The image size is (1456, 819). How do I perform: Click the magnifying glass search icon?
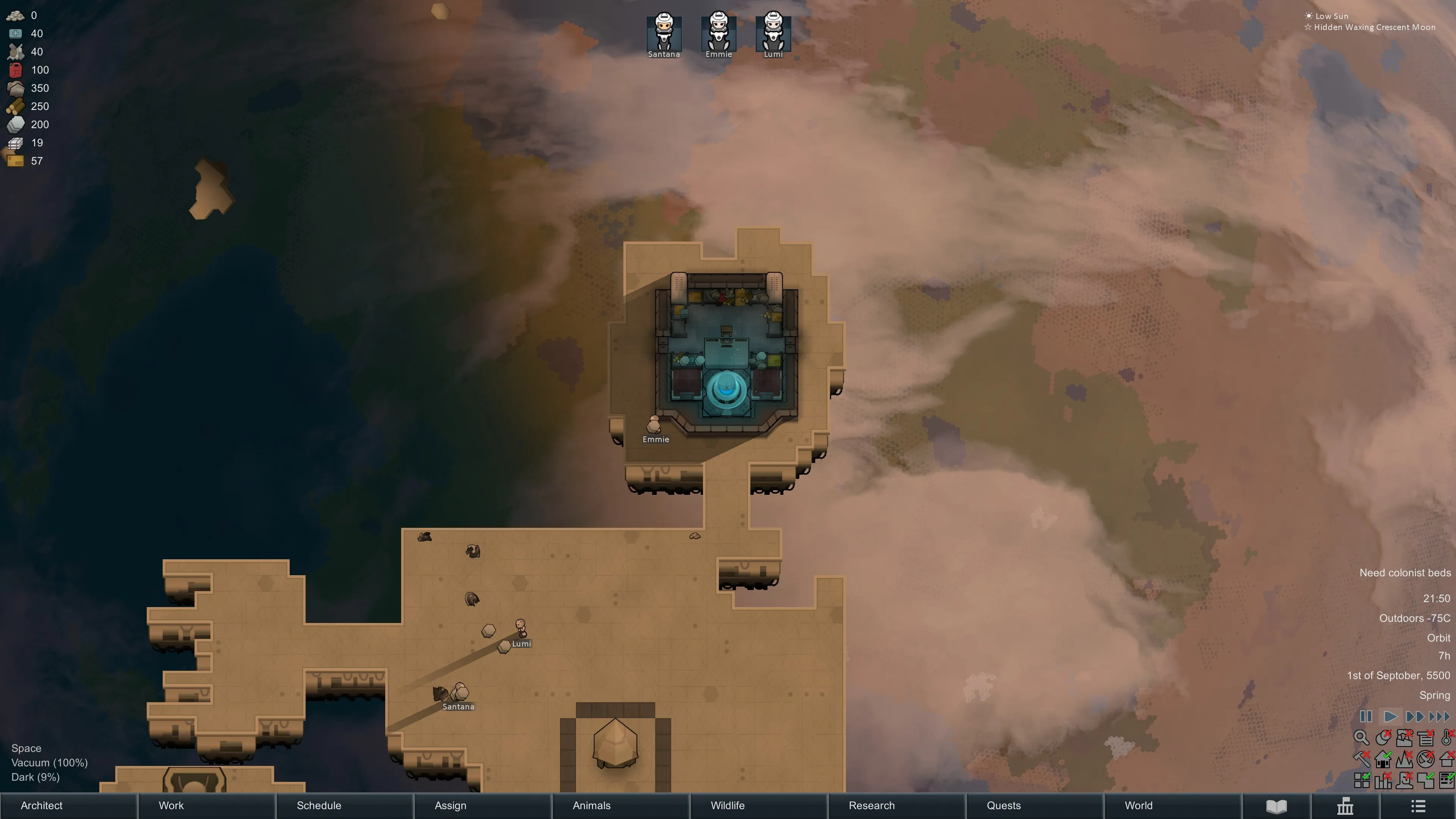coord(1361,737)
